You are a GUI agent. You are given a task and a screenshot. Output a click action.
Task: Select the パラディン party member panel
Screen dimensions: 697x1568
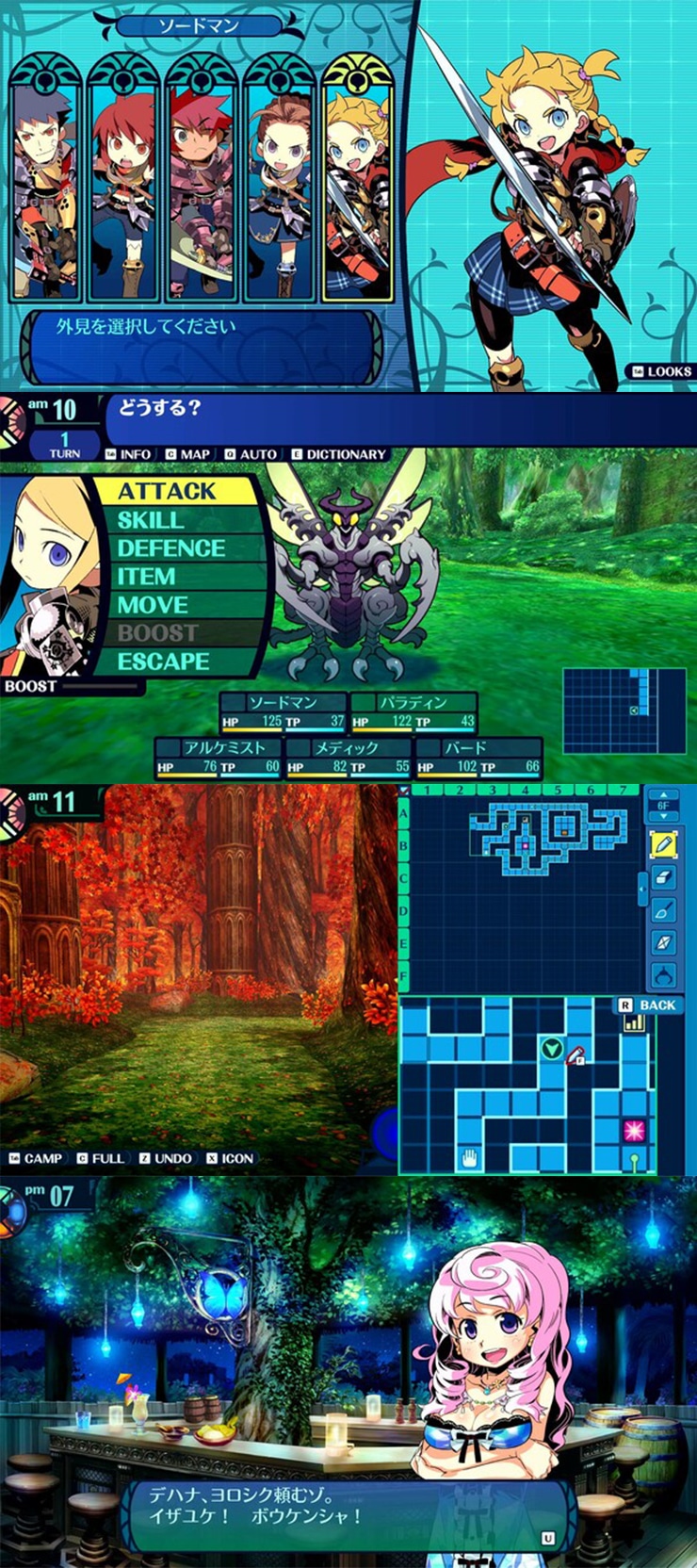[x=413, y=713]
